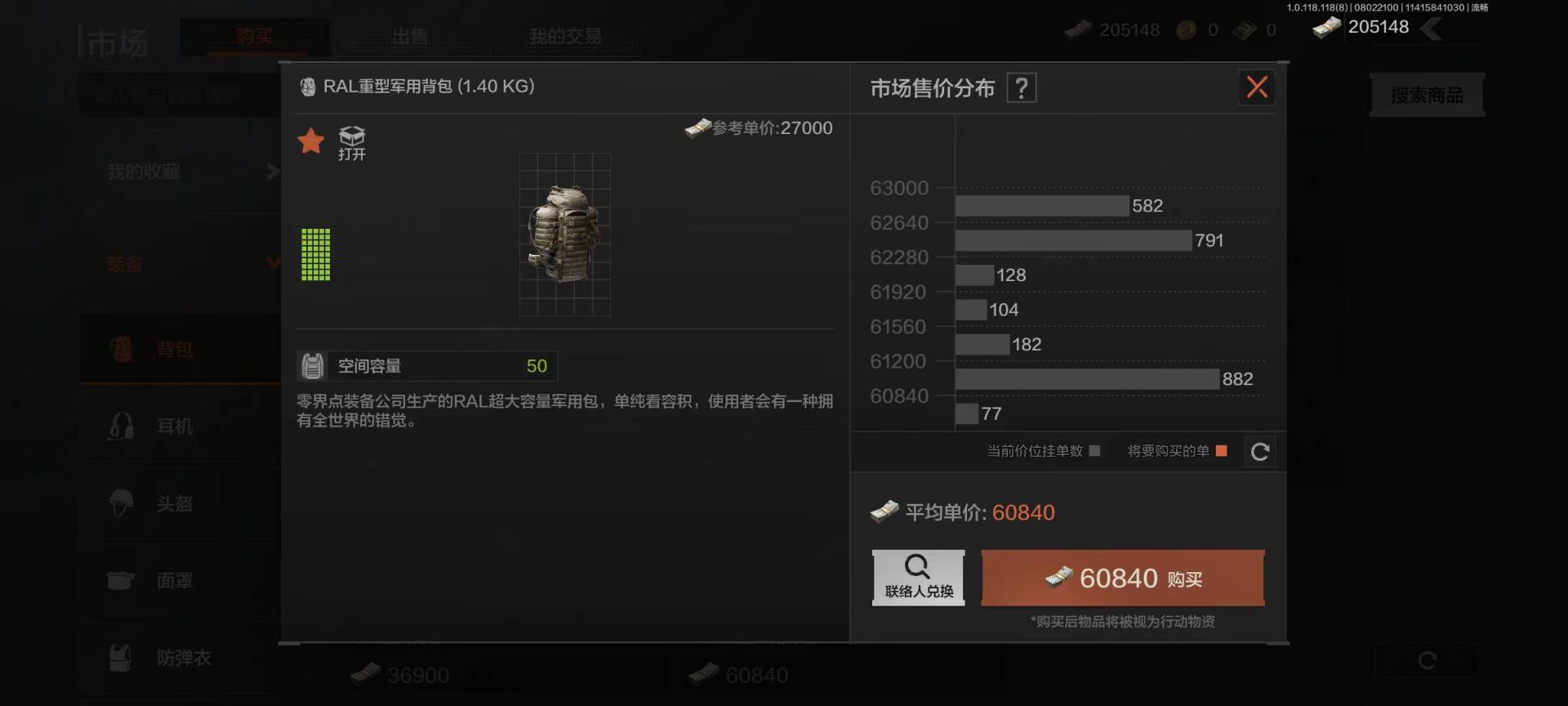
Task: Open the contact exchange (联络人兑换) option
Action: (x=918, y=578)
